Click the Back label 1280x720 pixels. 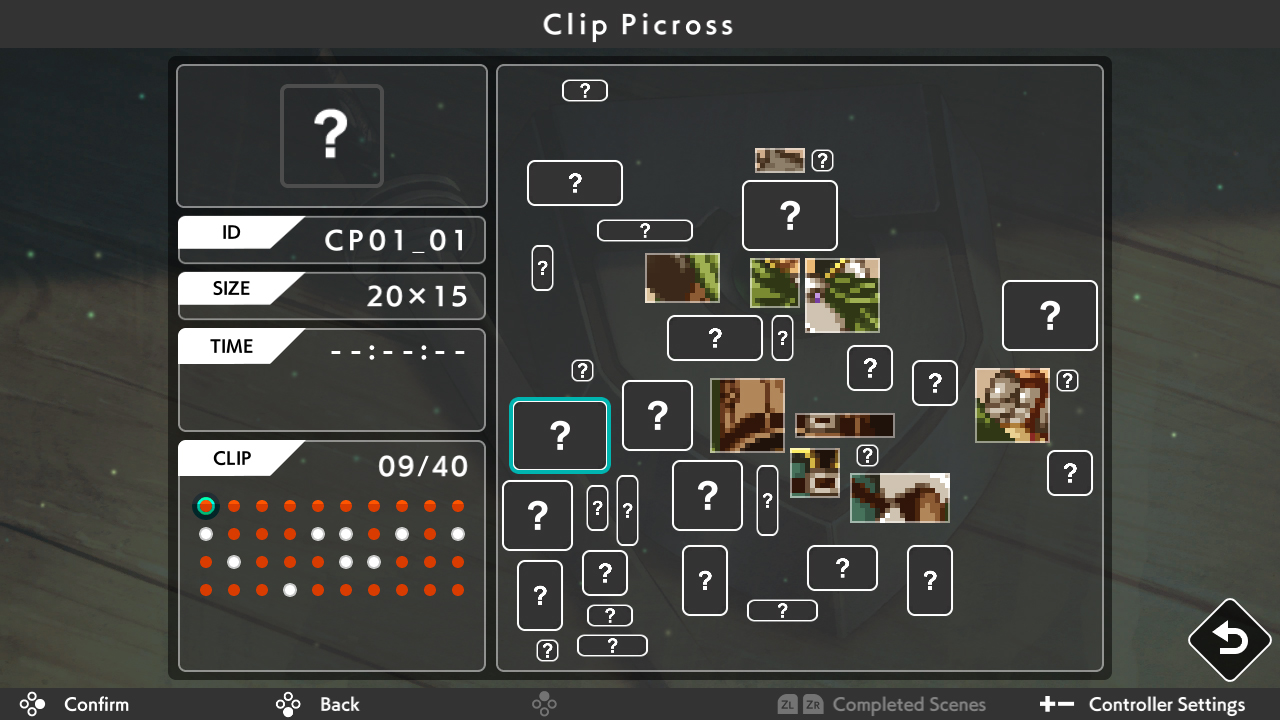(339, 704)
